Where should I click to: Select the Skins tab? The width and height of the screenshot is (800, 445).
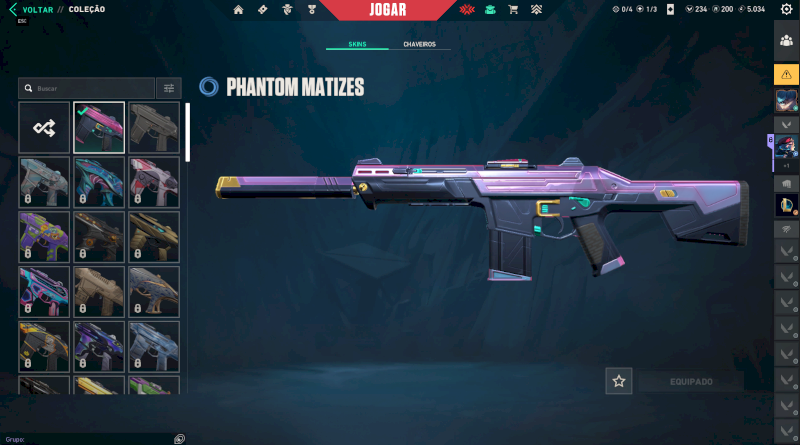point(357,45)
